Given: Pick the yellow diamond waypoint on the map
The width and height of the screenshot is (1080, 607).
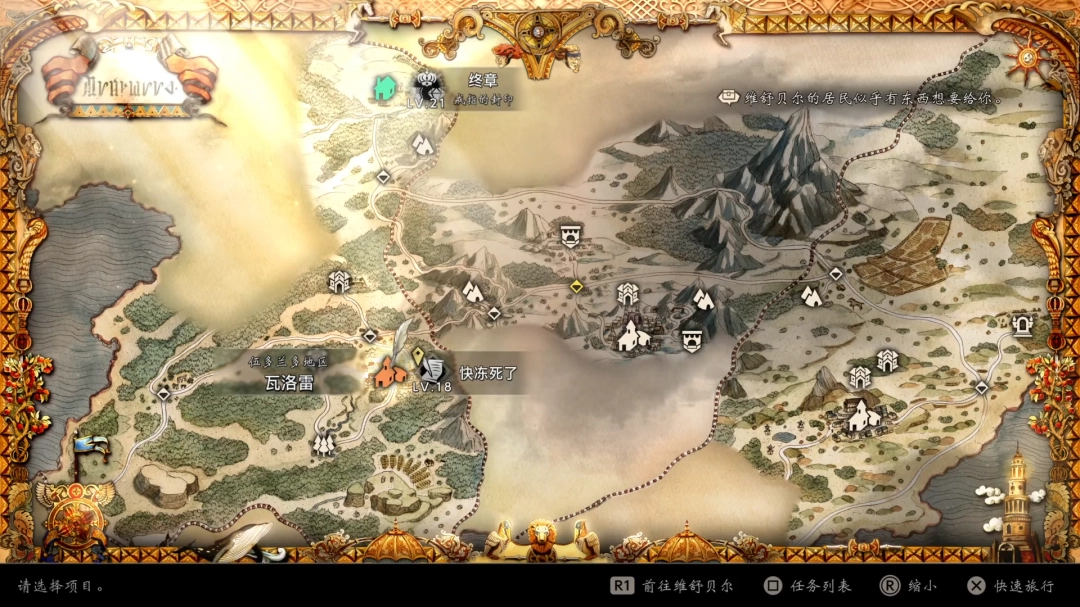Looking at the screenshot, I should [576, 287].
